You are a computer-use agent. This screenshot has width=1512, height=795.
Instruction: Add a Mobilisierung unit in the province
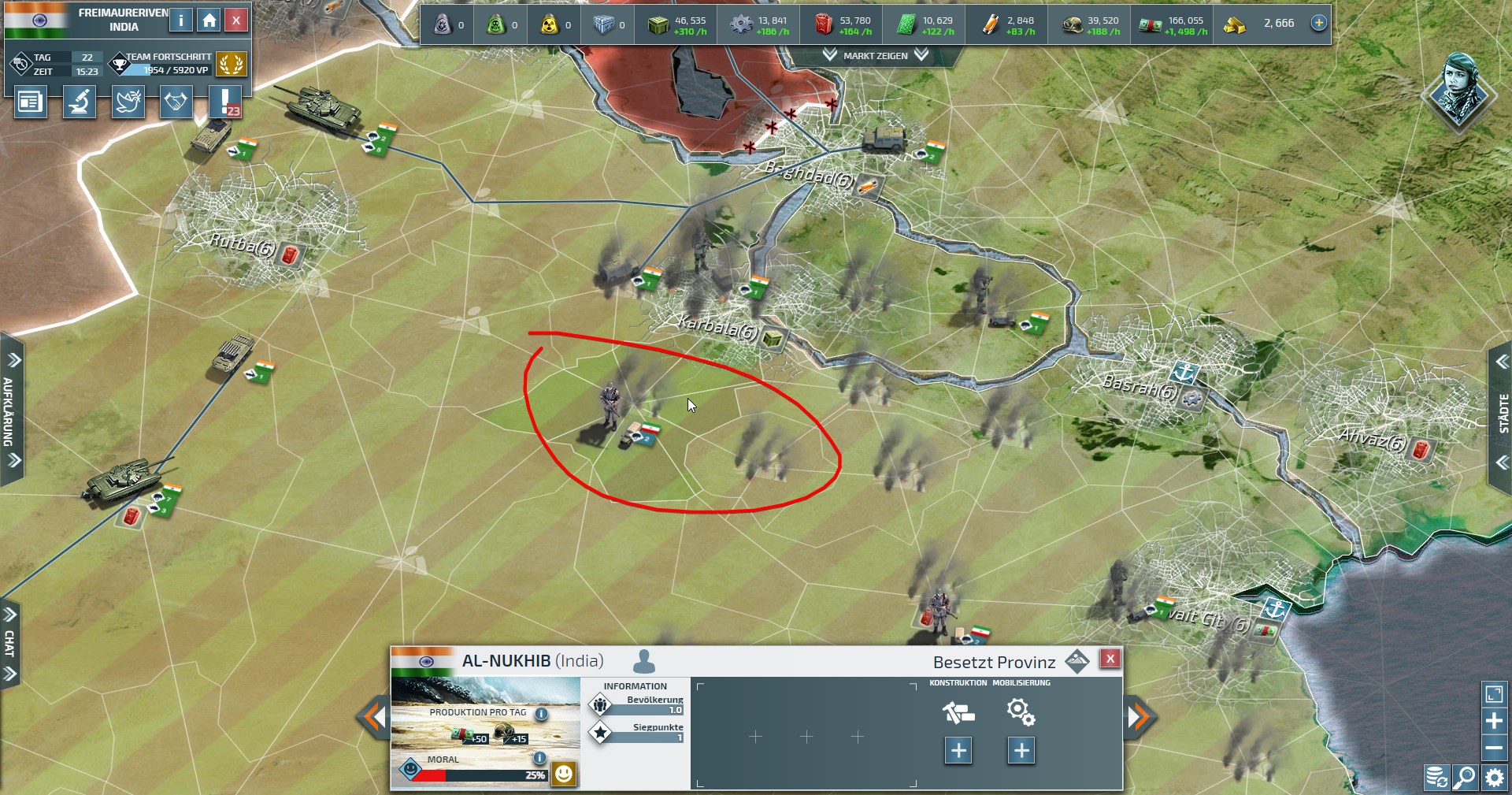pyautogui.click(x=1021, y=750)
